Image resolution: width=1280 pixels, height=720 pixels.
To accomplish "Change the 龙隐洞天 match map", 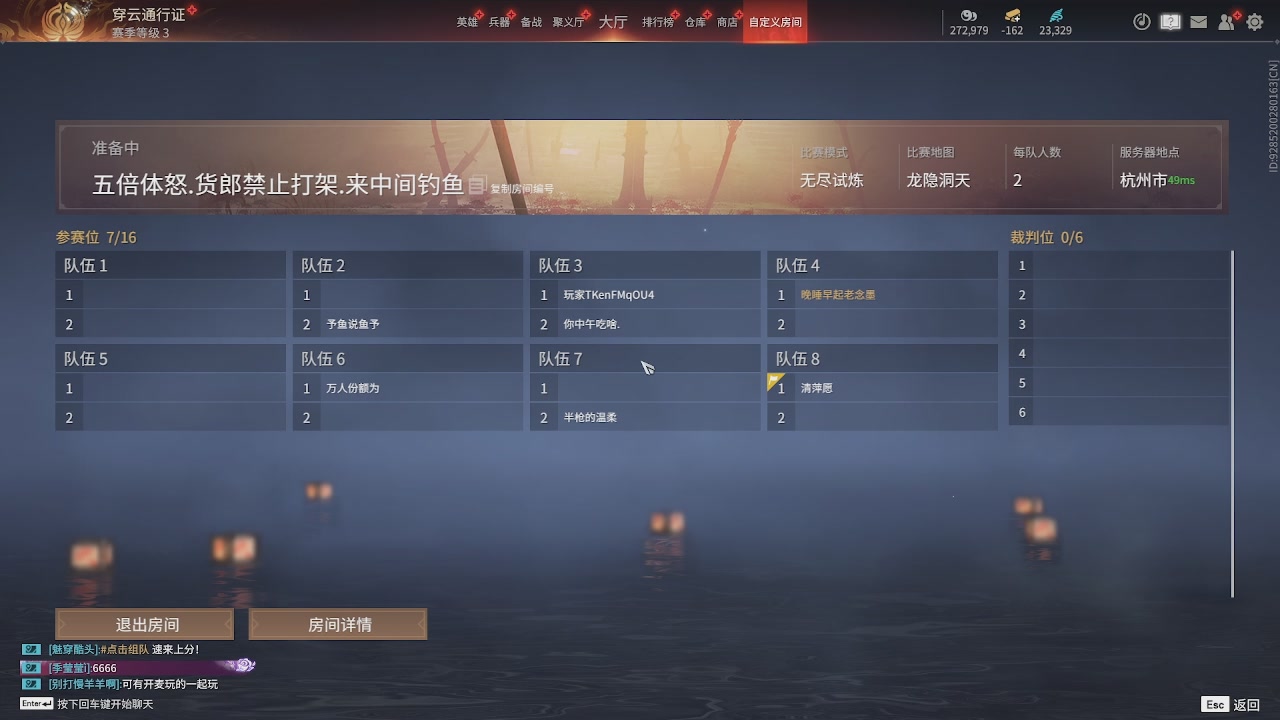I will tap(938, 180).
